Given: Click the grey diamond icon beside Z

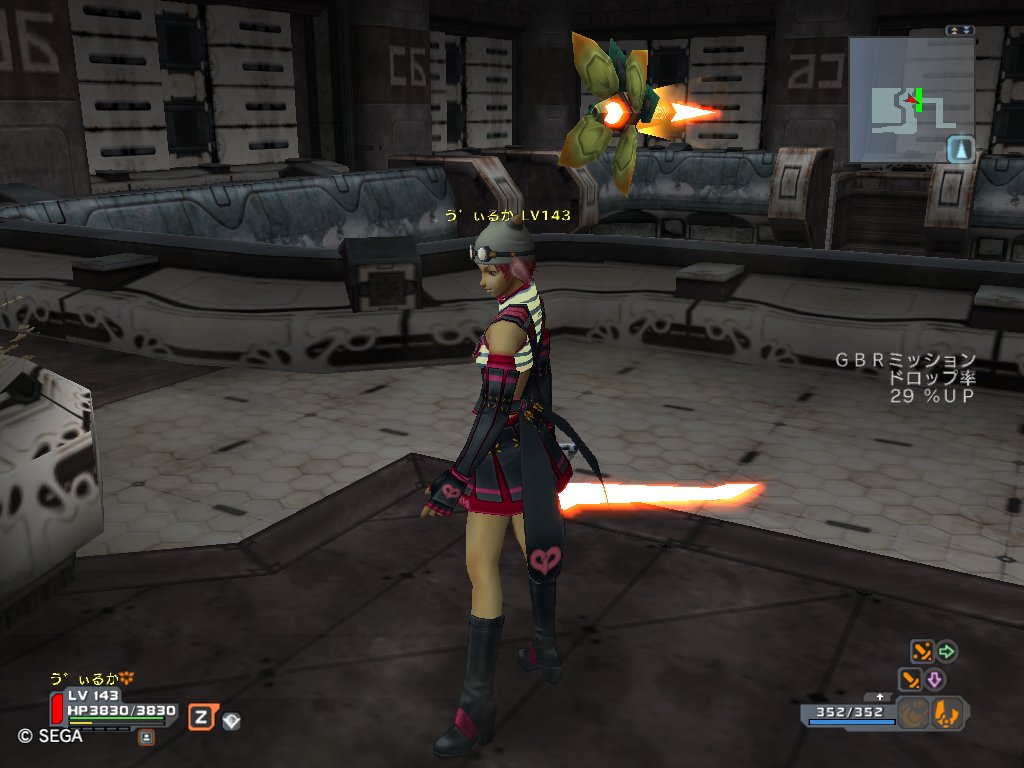Looking at the screenshot, I should pos(231,719).
